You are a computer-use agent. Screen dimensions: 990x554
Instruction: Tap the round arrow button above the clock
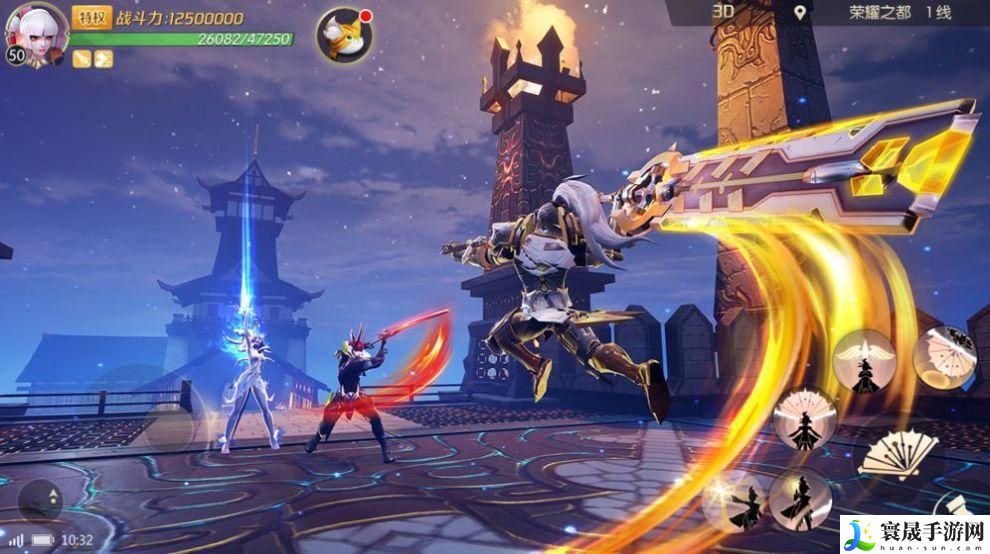40,500
